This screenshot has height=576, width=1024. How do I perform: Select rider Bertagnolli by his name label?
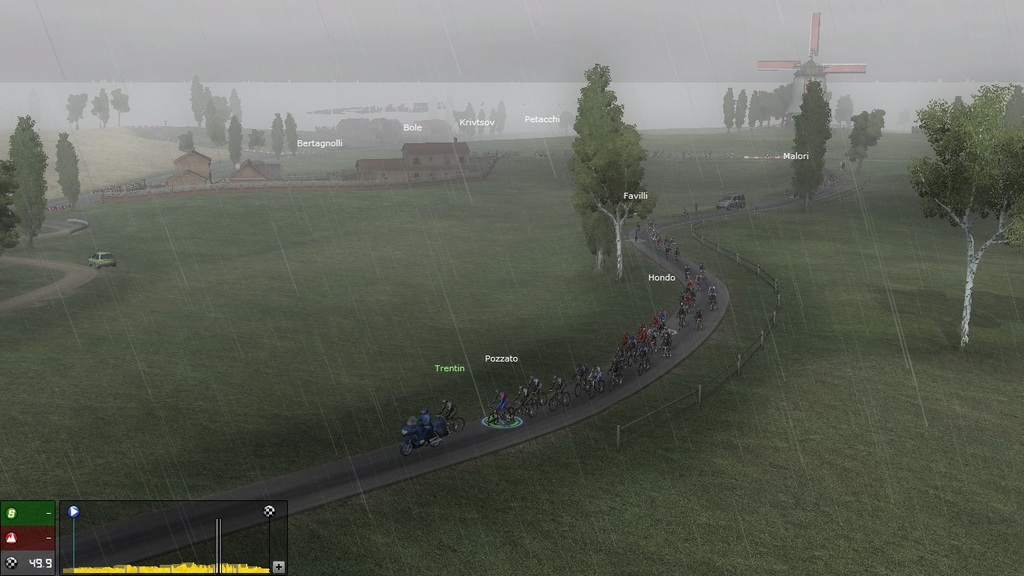(319, 144)
